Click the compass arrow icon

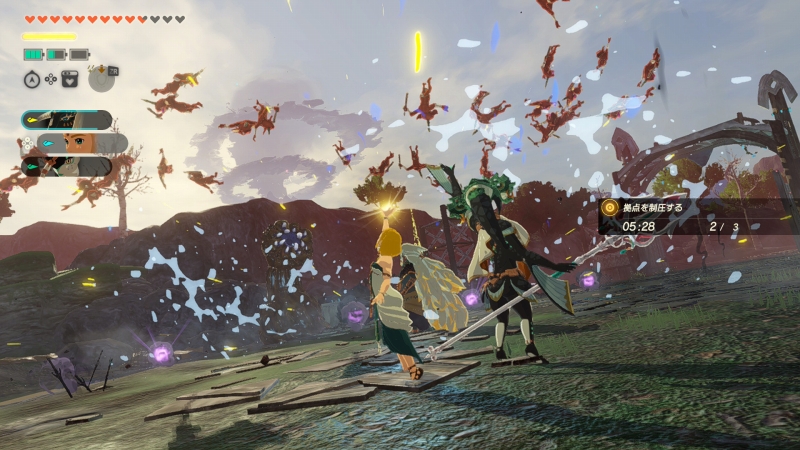pos(32,78)
